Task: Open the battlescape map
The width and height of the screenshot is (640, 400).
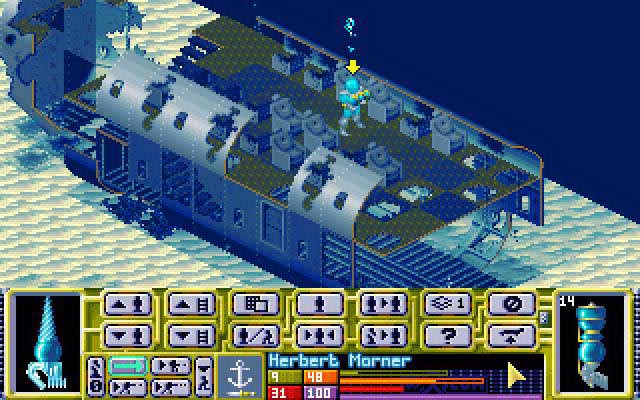Action: 255,304
